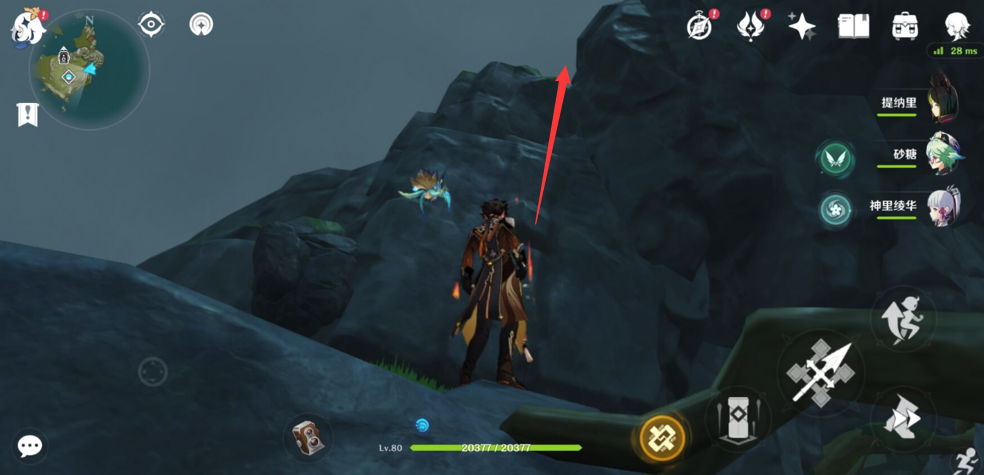
Task: Open the backpack inventory
Action: pos(905,27)
